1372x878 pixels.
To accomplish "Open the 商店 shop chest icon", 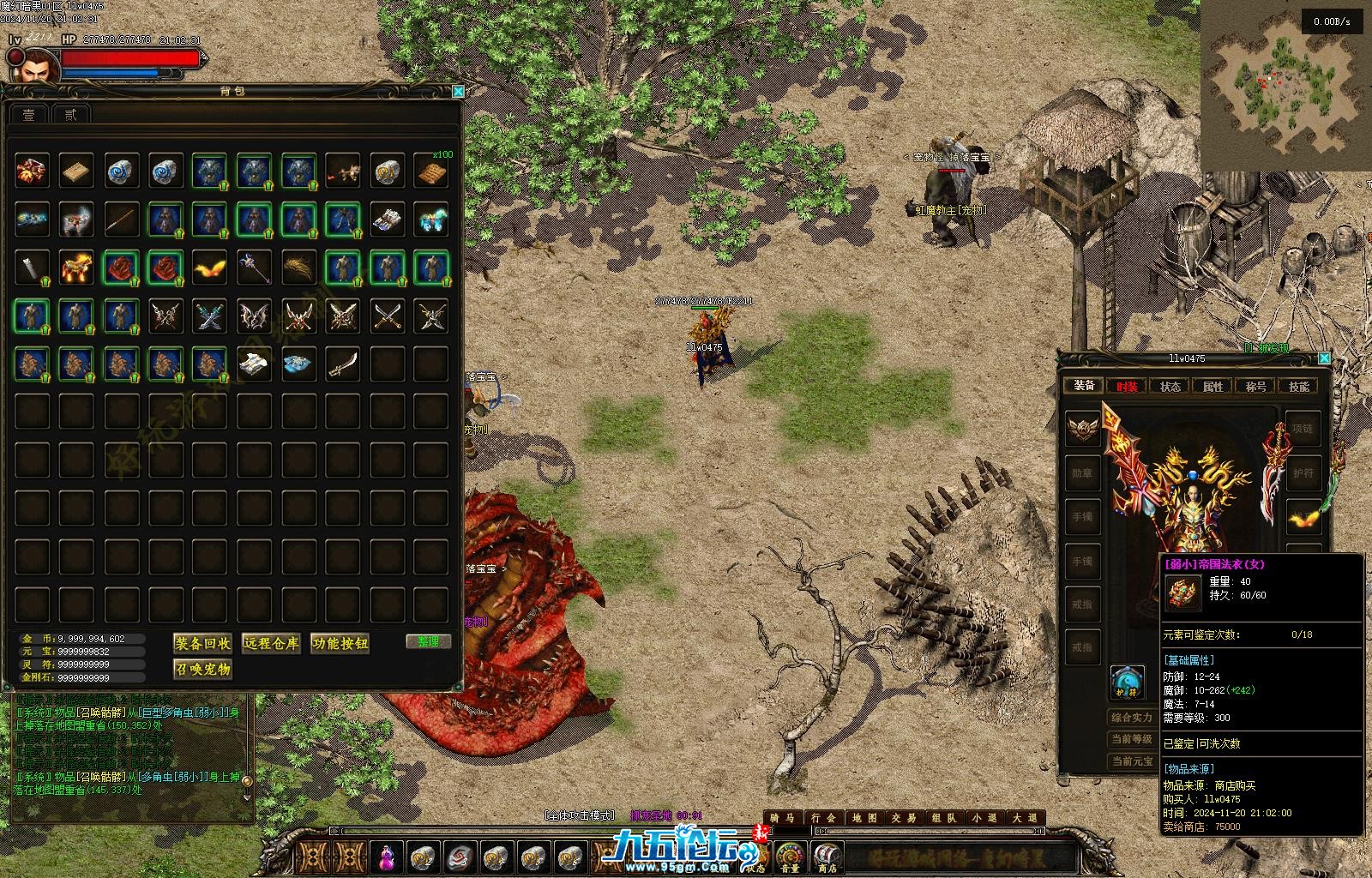I will coord(827,857).
